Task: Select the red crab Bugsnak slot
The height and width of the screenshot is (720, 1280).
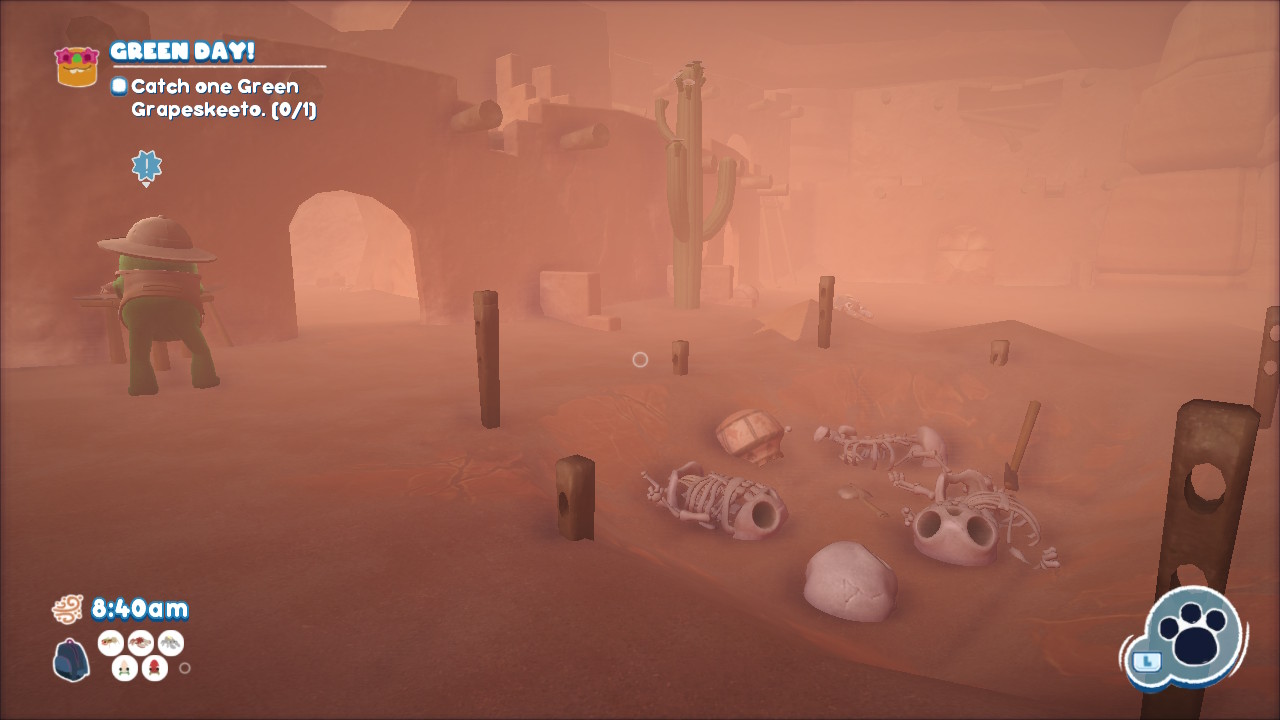Action: click(x=140, y=642)
